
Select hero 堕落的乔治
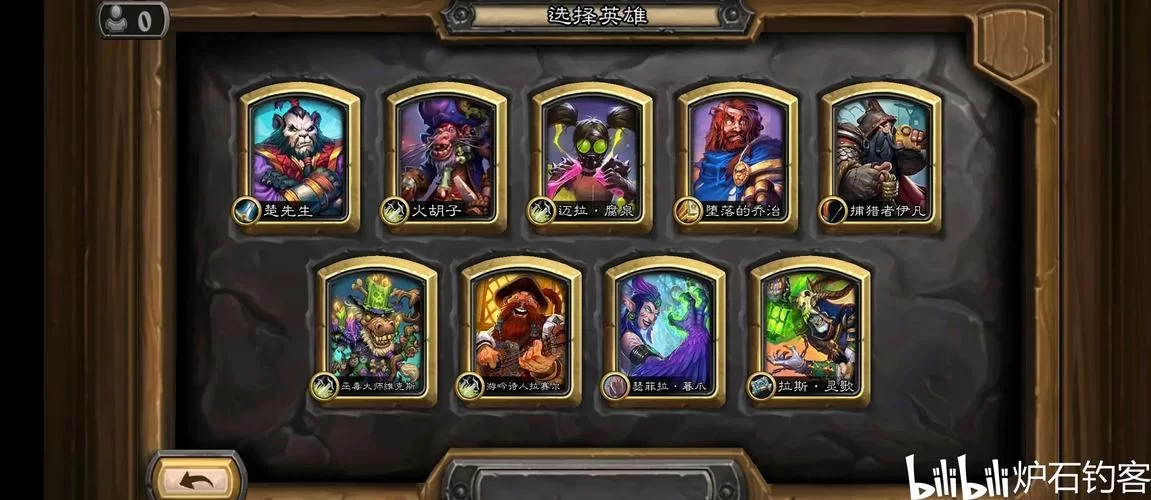[x=737, y=150]
